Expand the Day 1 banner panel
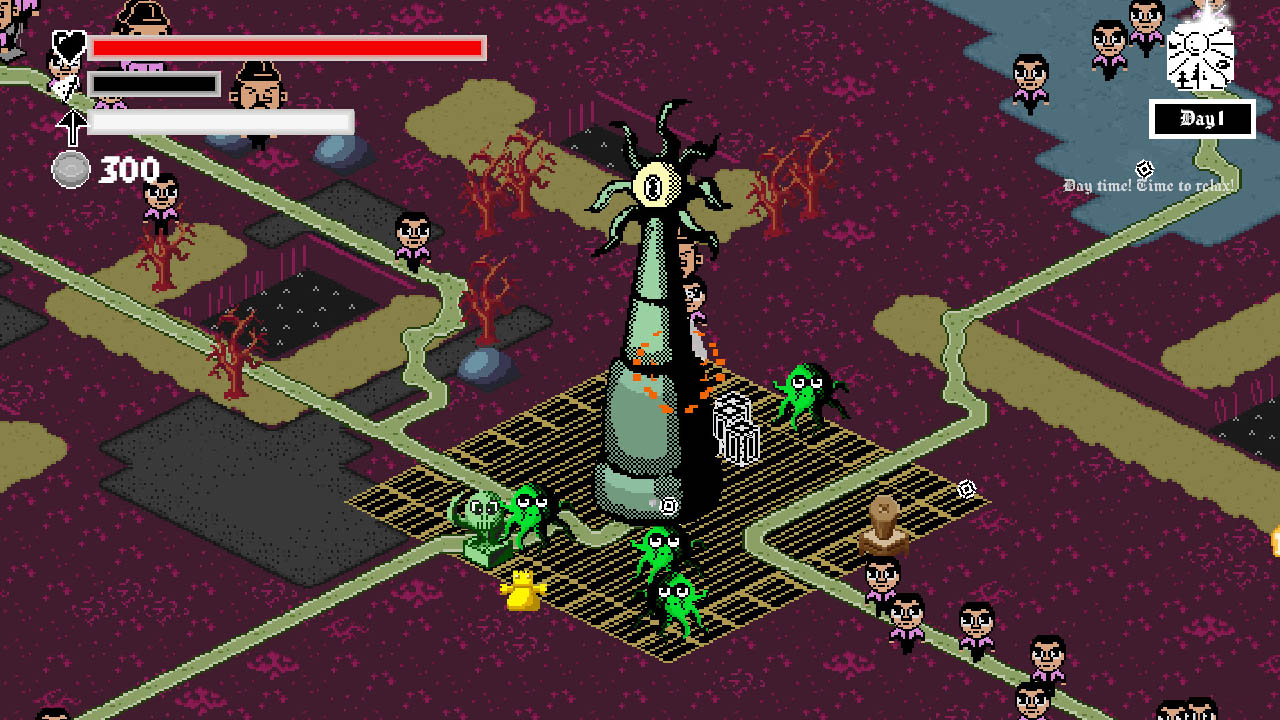Screen dimensions: 1280x720 click(1200, 120)
